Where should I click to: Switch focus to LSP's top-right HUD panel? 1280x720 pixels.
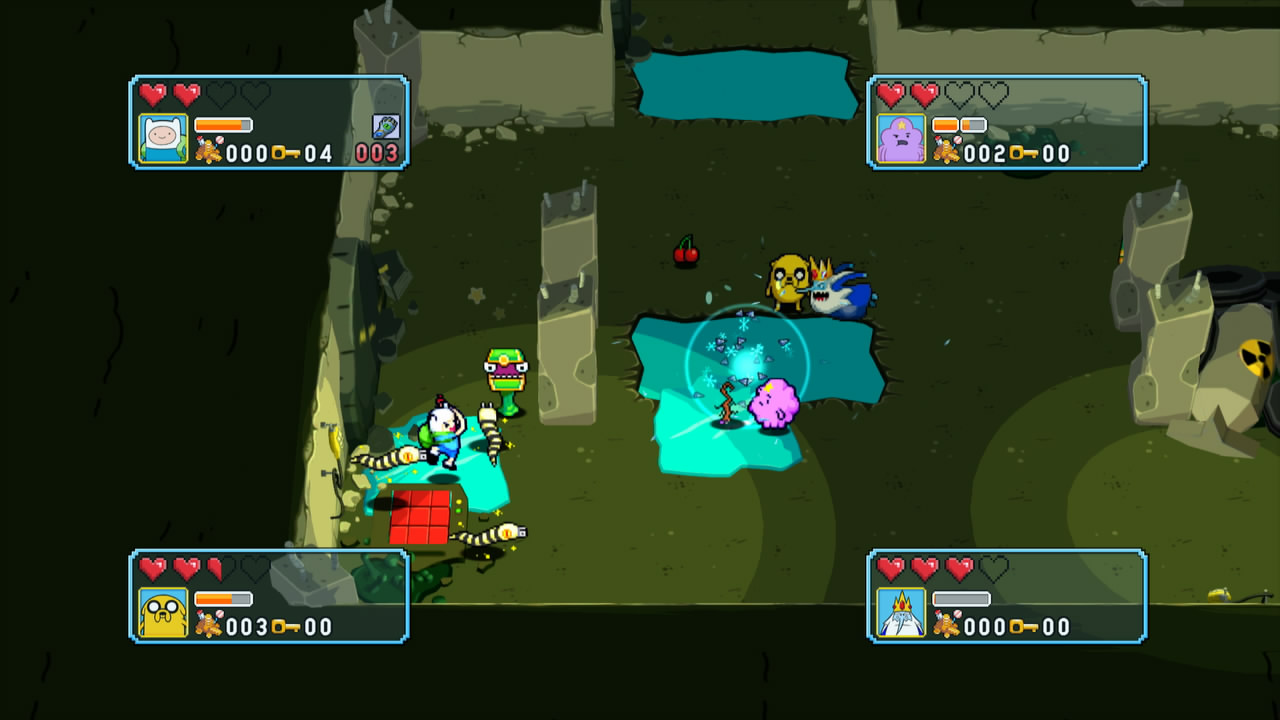coord(1007,122)
